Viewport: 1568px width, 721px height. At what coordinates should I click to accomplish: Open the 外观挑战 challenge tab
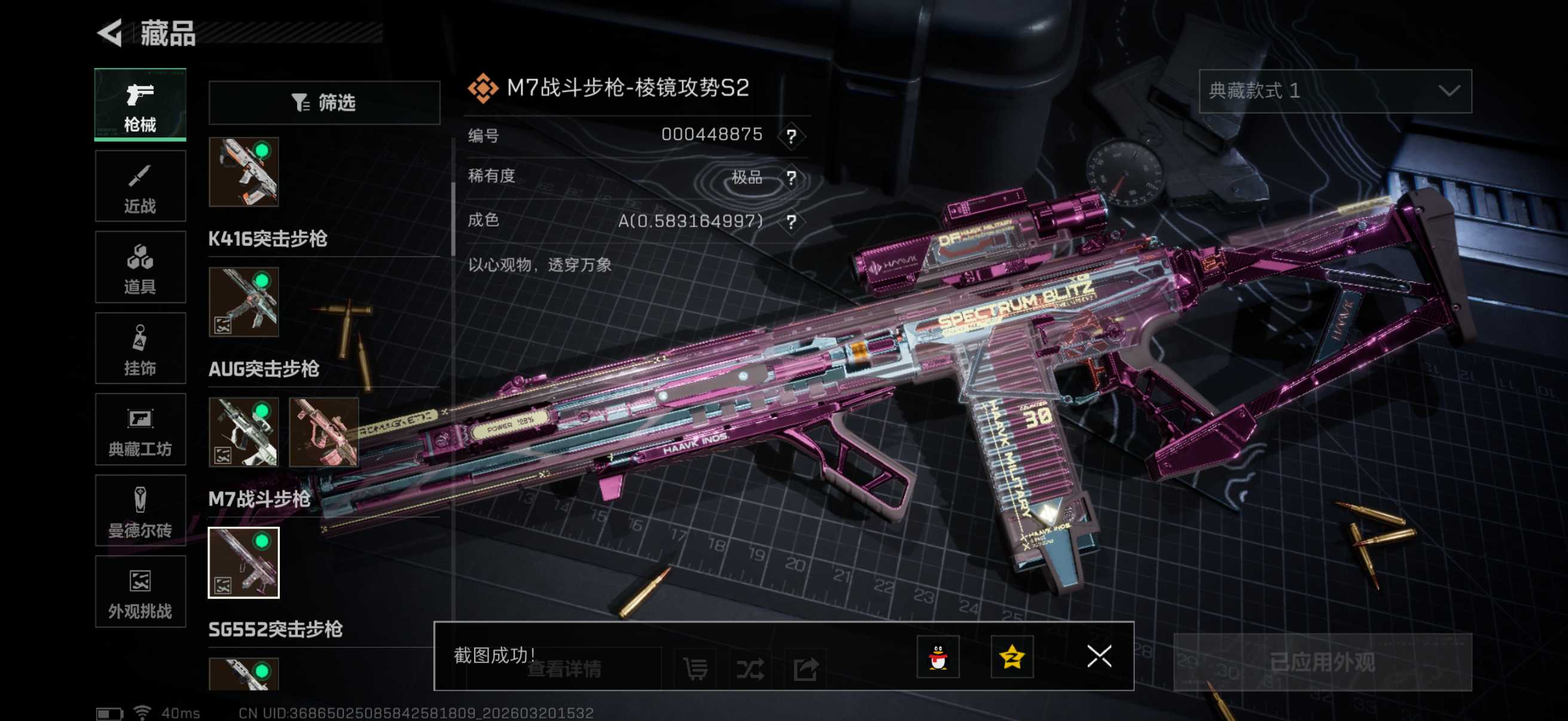point(140,591)
